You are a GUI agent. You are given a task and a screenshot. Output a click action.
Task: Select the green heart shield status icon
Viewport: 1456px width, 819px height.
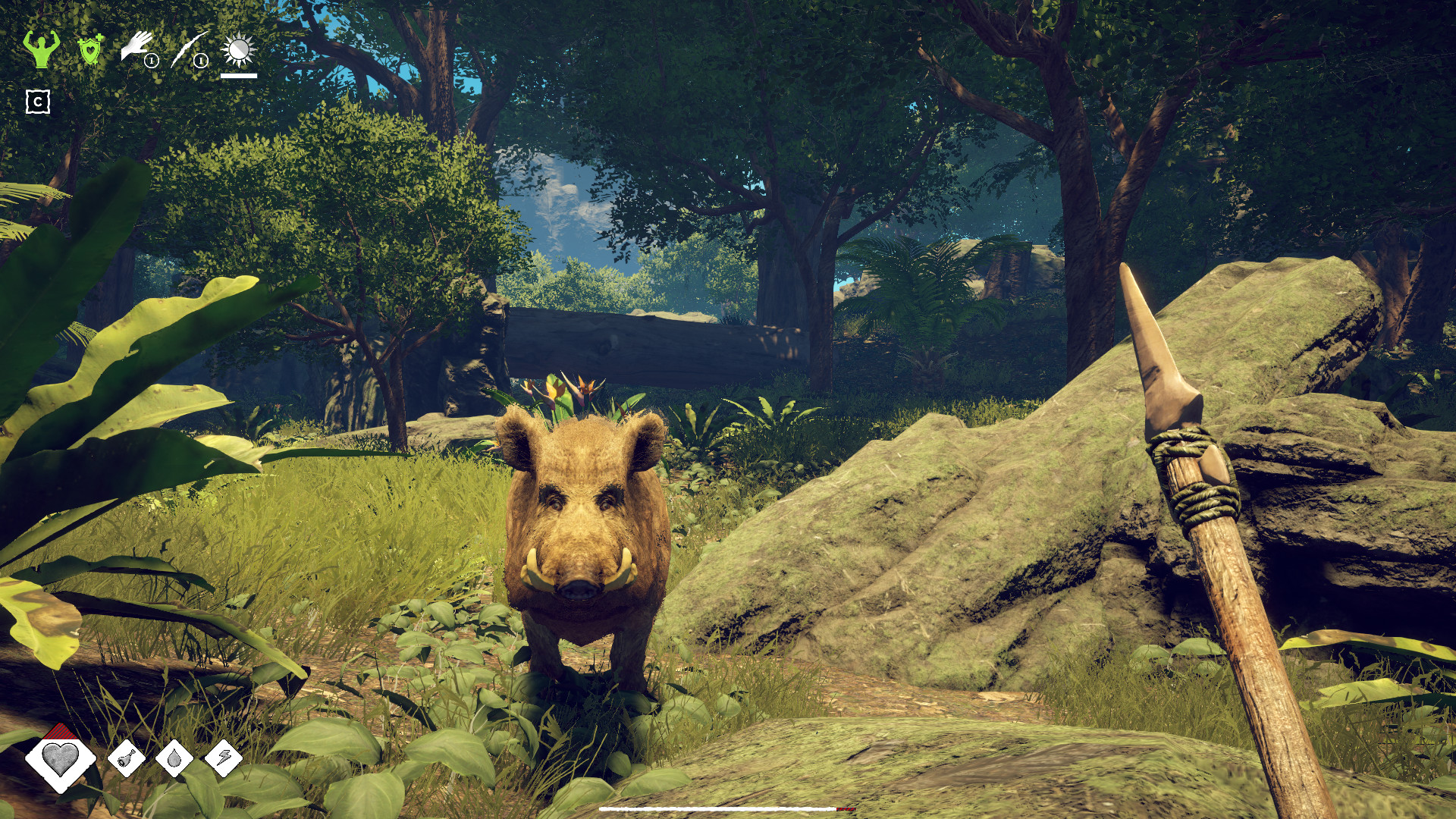point(90,50)
